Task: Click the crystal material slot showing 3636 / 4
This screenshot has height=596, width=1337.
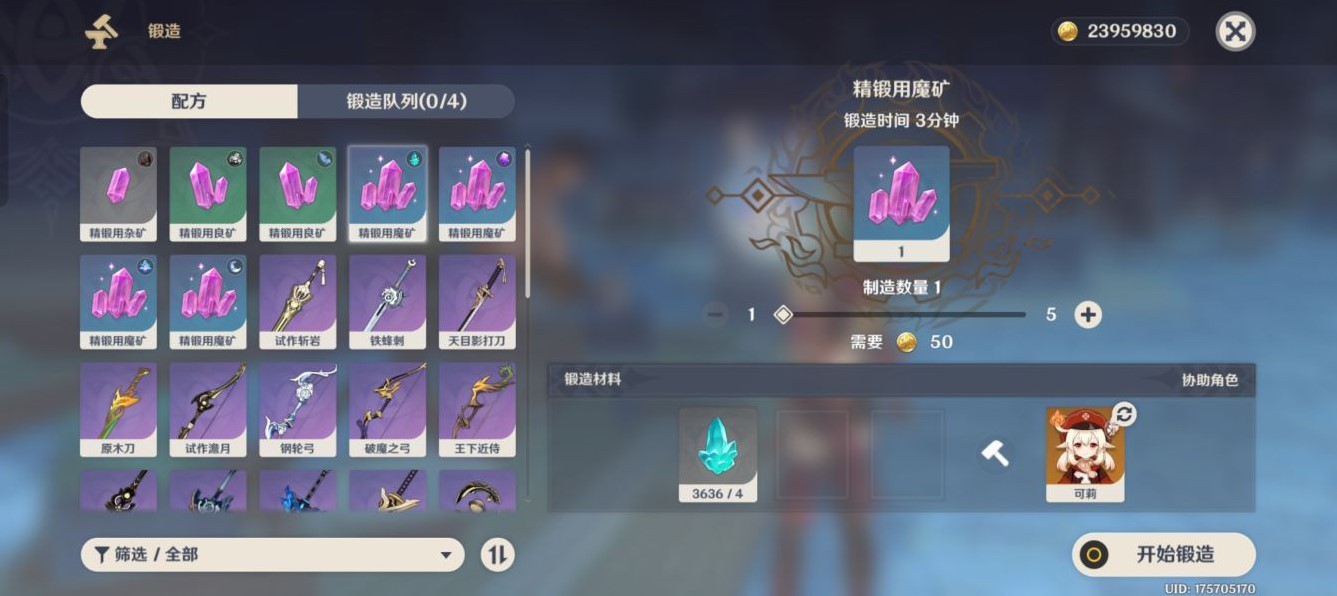Action: click(718, 454)
